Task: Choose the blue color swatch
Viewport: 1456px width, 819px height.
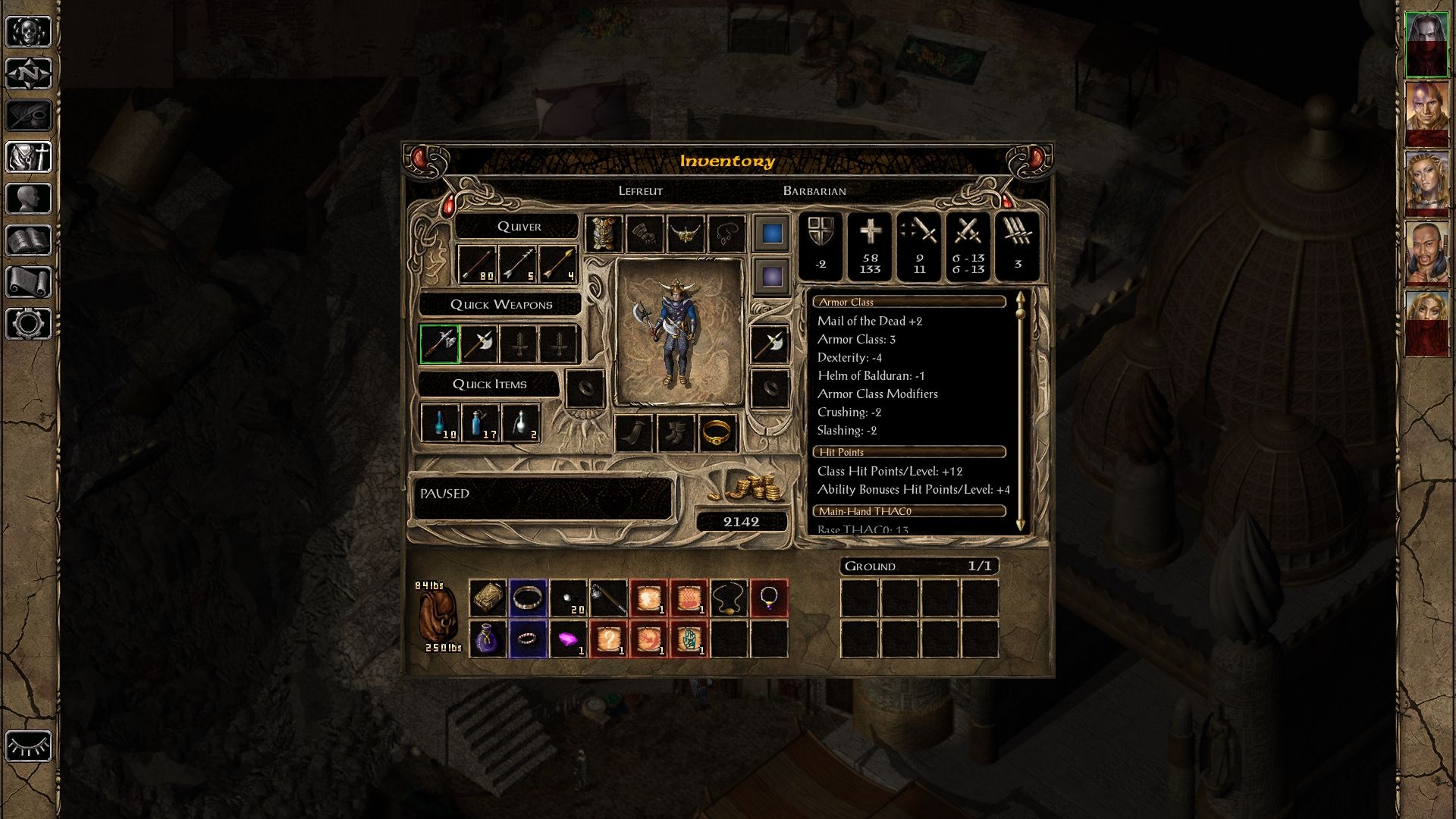Action: [x=772, y=234]
